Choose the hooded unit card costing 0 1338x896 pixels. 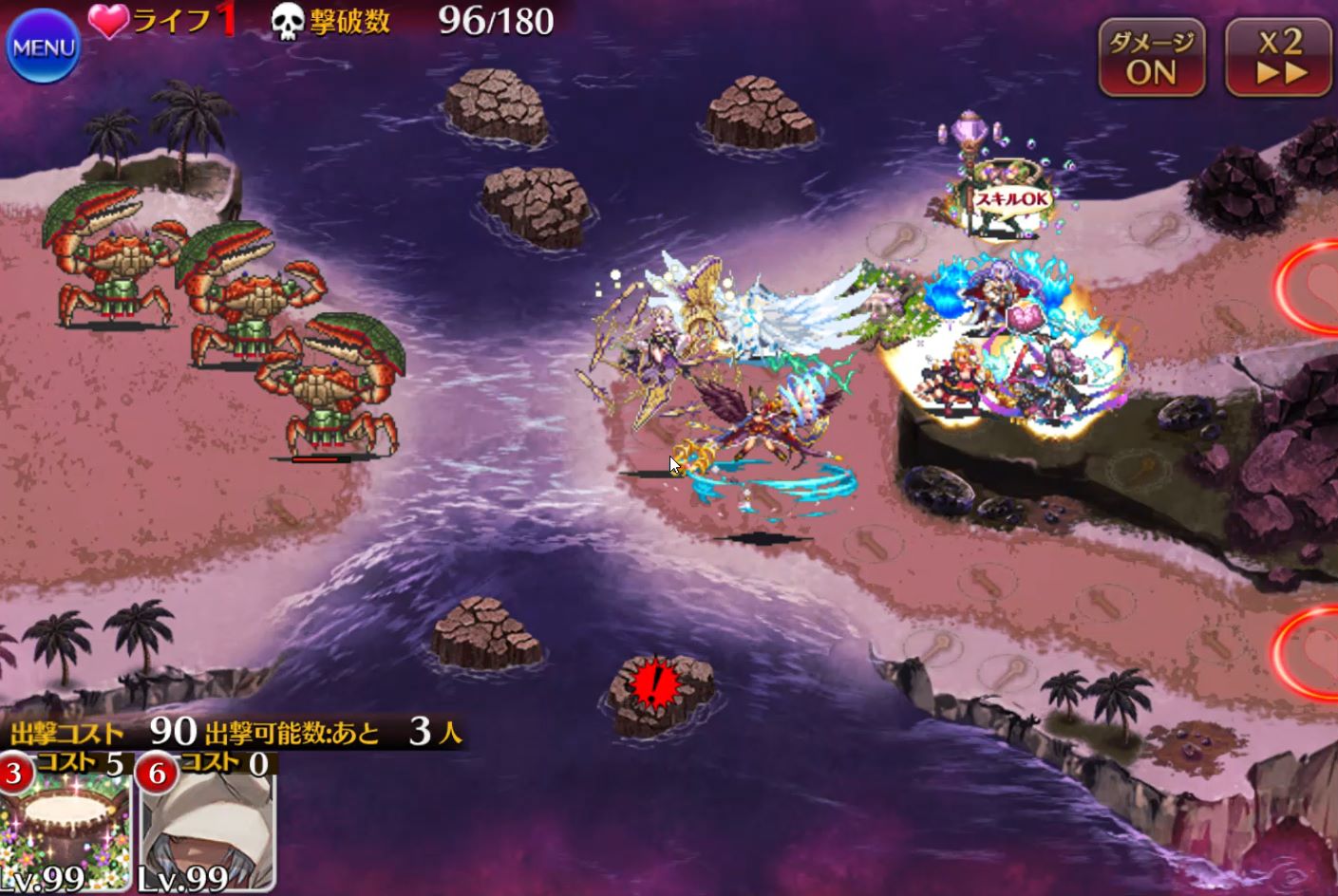tap(207, 826)
